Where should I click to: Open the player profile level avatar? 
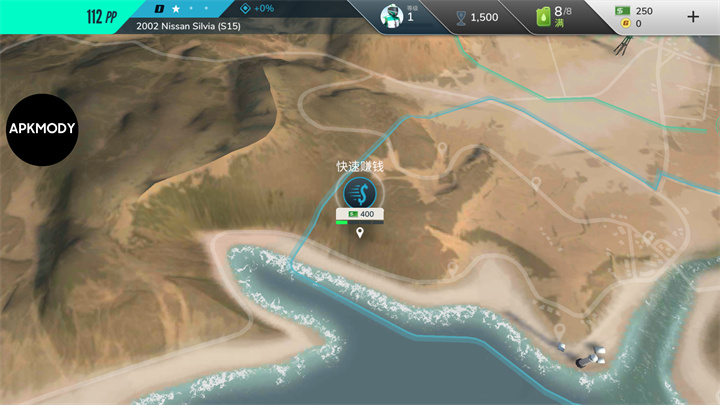[395, 16]
